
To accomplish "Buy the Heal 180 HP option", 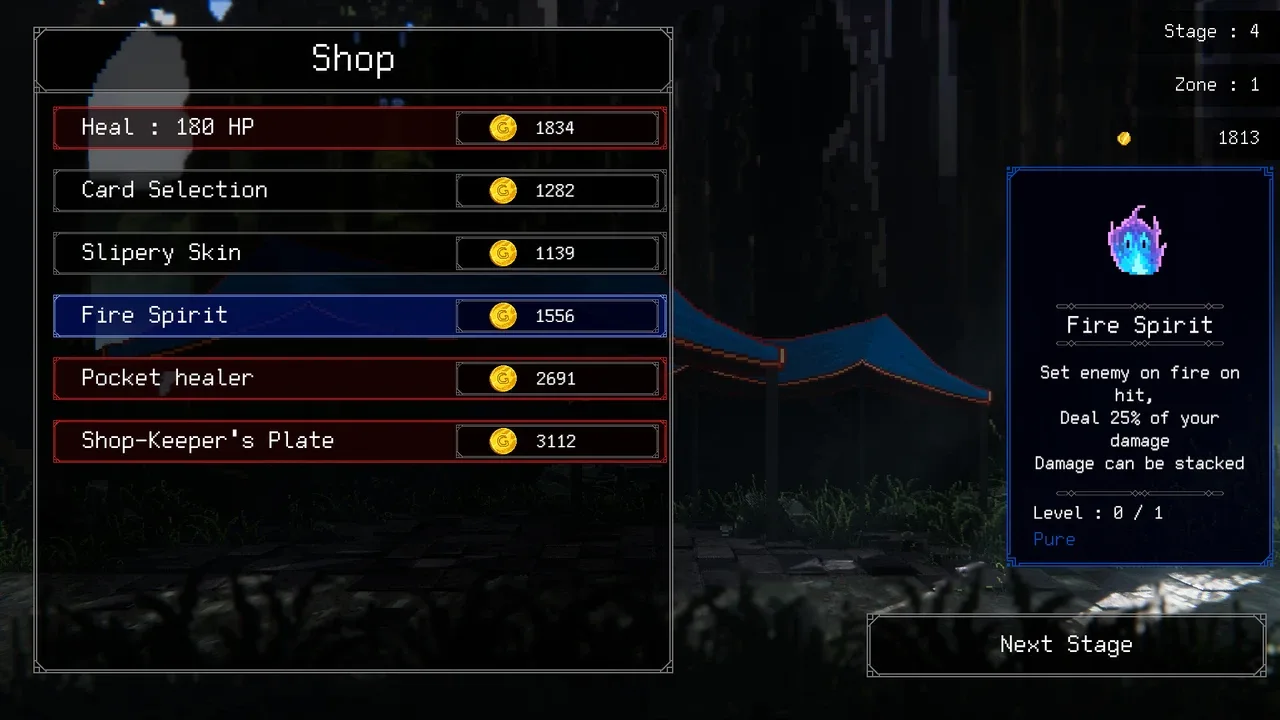I will pyautogui.click(x=360, y=128).
